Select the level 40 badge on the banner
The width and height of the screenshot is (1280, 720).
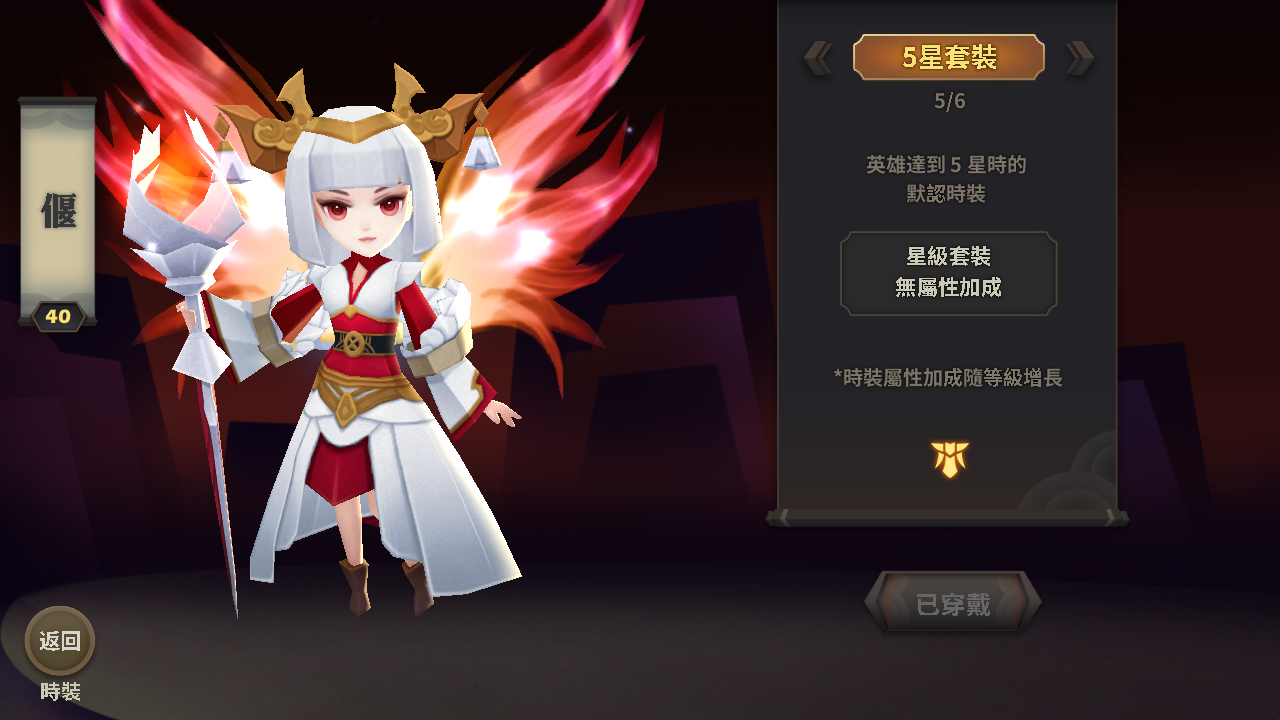(60, 316)
